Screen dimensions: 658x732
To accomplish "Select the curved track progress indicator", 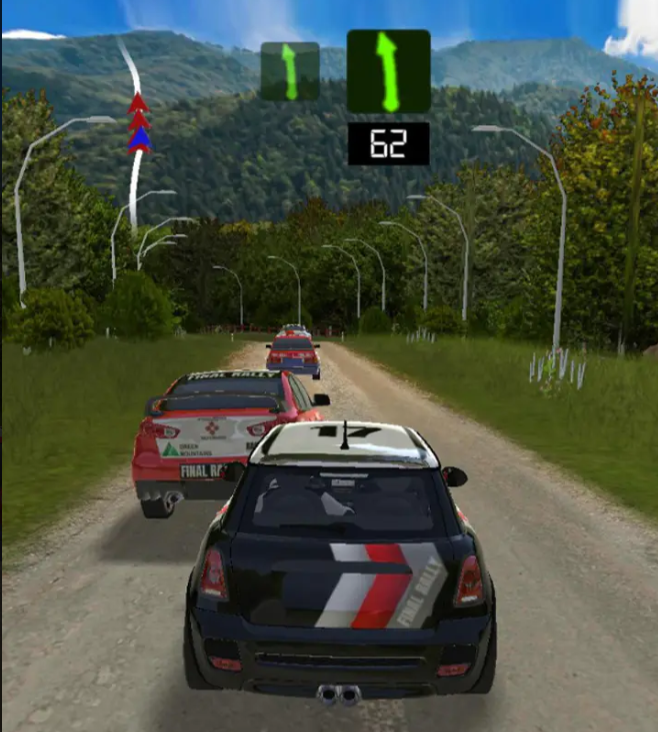I will click(x=135, y=130).
